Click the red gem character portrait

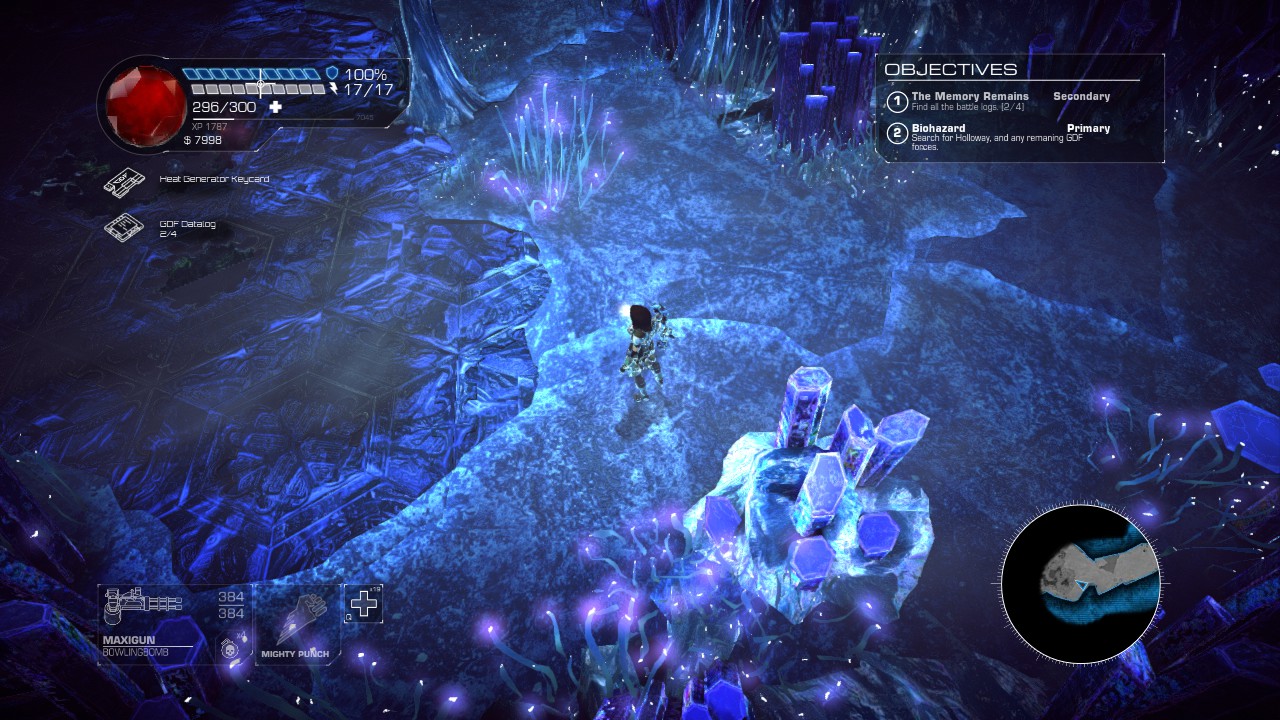(x=139, y=101)
